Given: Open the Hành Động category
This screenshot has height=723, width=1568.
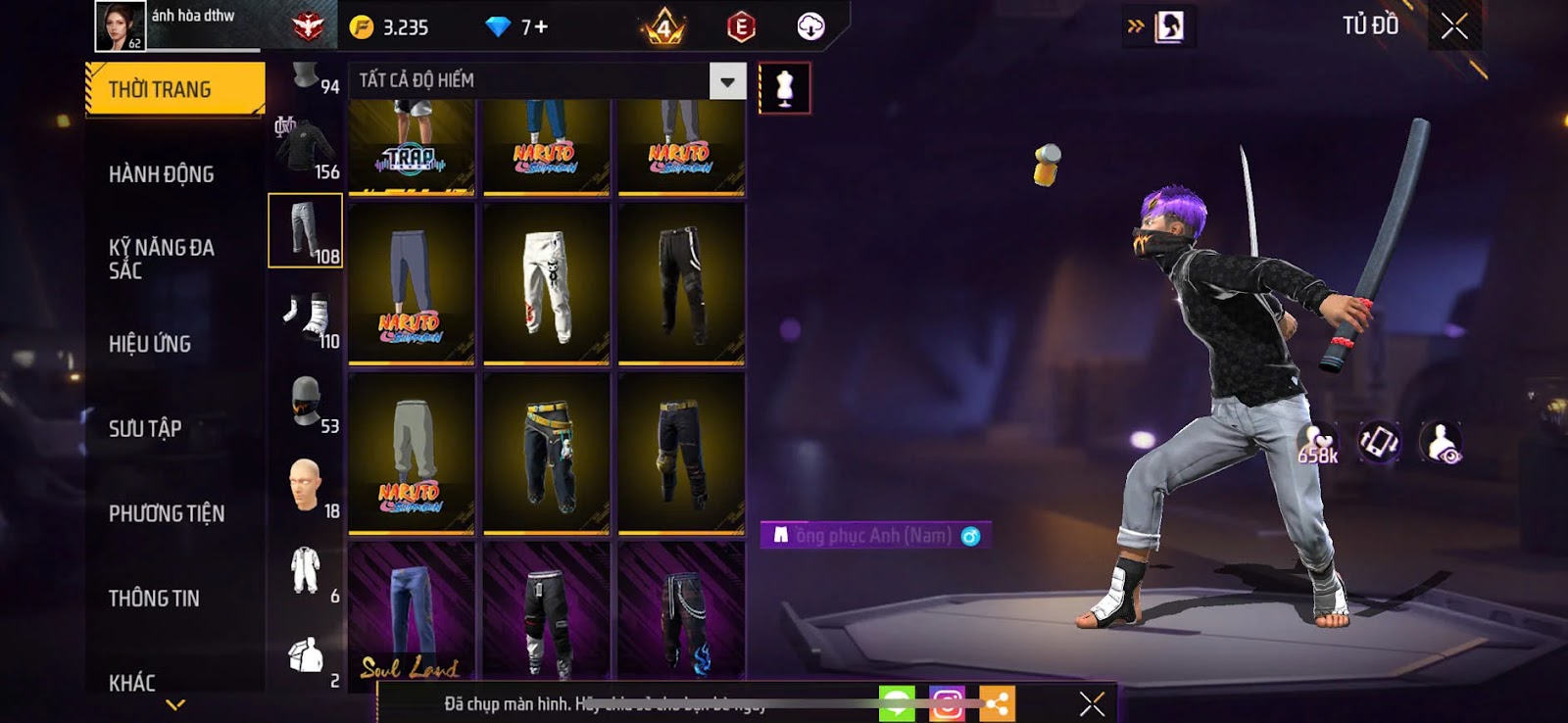Looking at the screenshot, I should click(162, 174).
